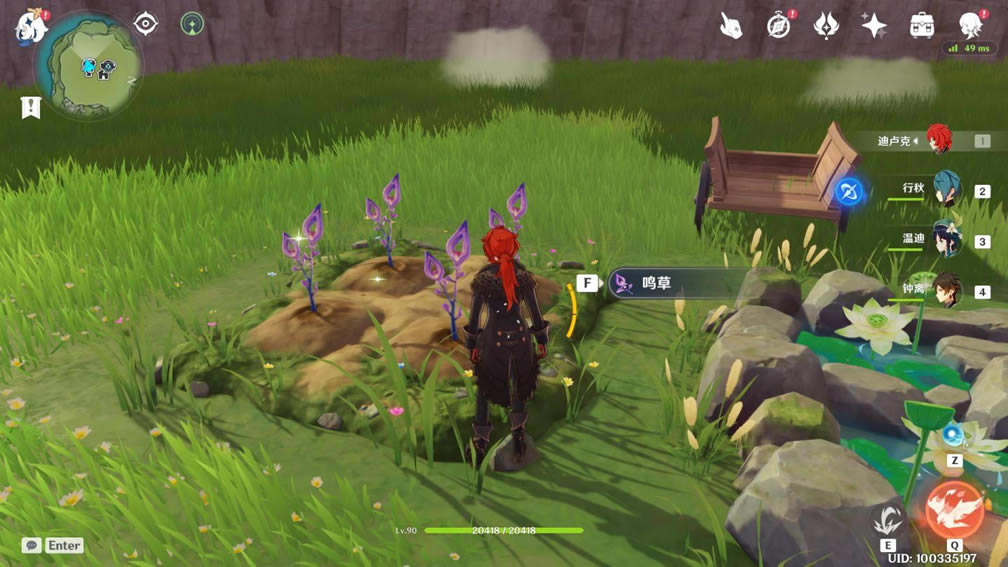Viewport: 1008px width, 567px height.
Task: Click the pointing hand icon
Action: point(731,26)
